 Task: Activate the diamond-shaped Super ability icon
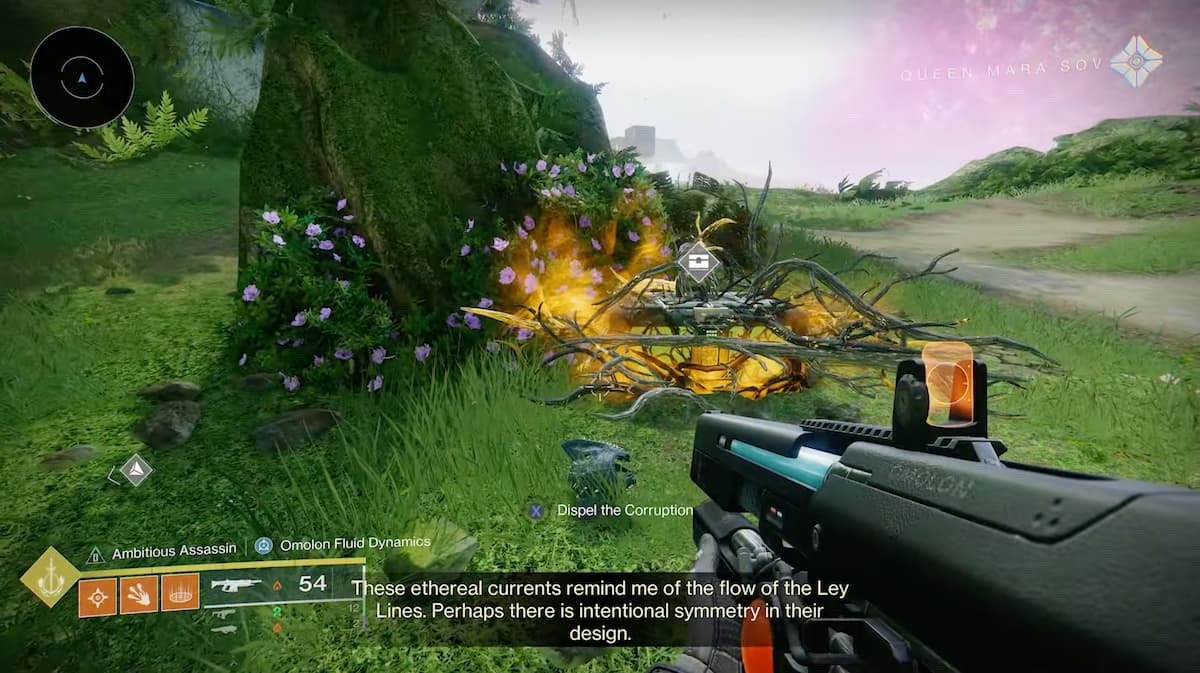click(x=49, y=577)
